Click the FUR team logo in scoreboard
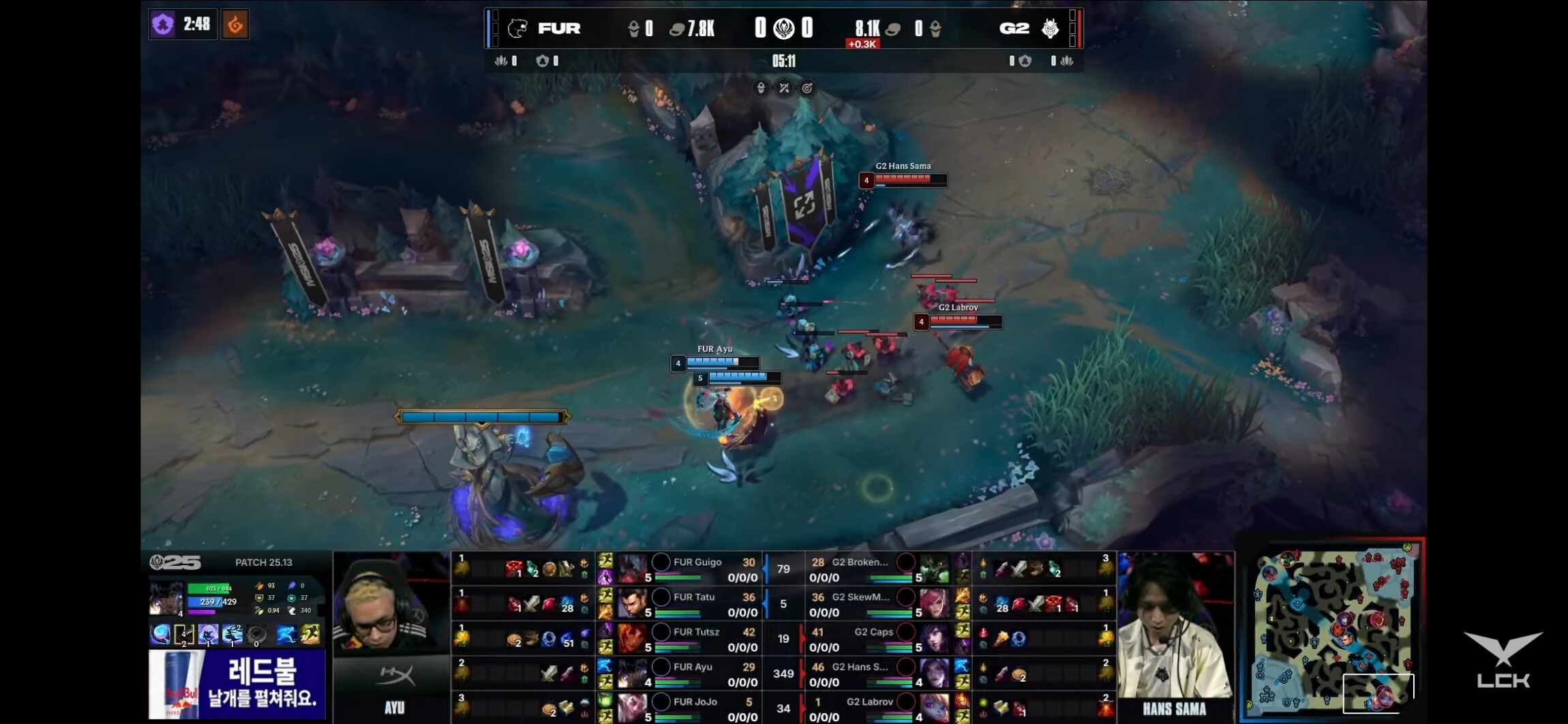Viewport: 1568px width, 724px height. point(517,29)
